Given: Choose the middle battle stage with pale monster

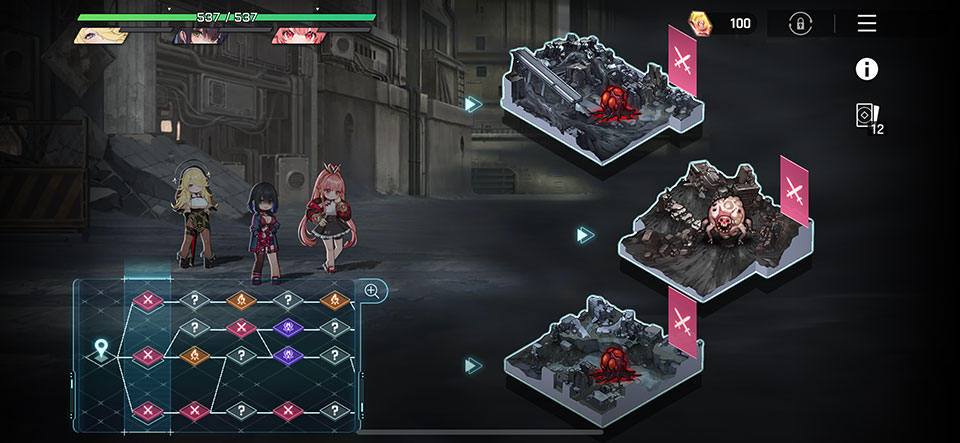Looking at the screenshot, I should click(711, 229).
